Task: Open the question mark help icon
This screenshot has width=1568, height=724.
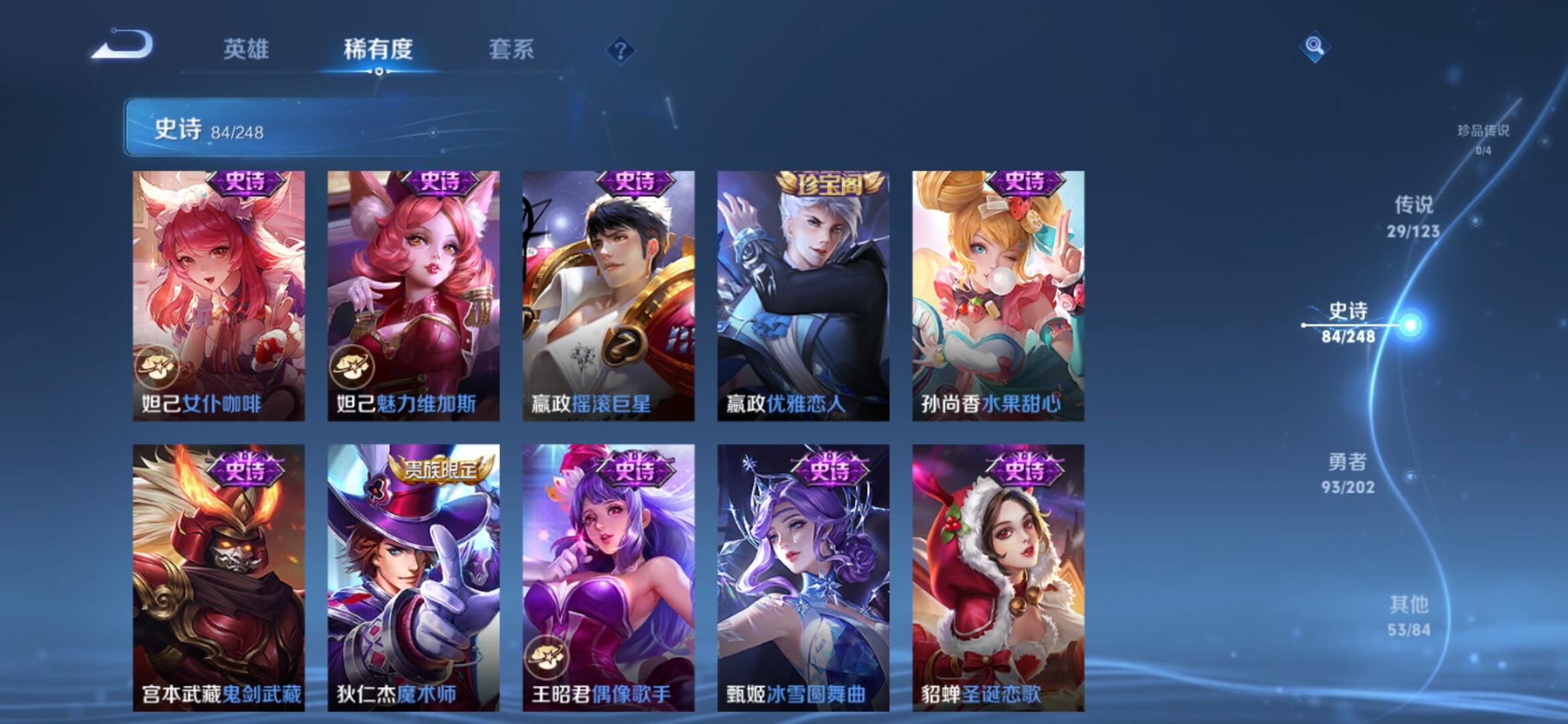Action: click(x=620, y=50)
